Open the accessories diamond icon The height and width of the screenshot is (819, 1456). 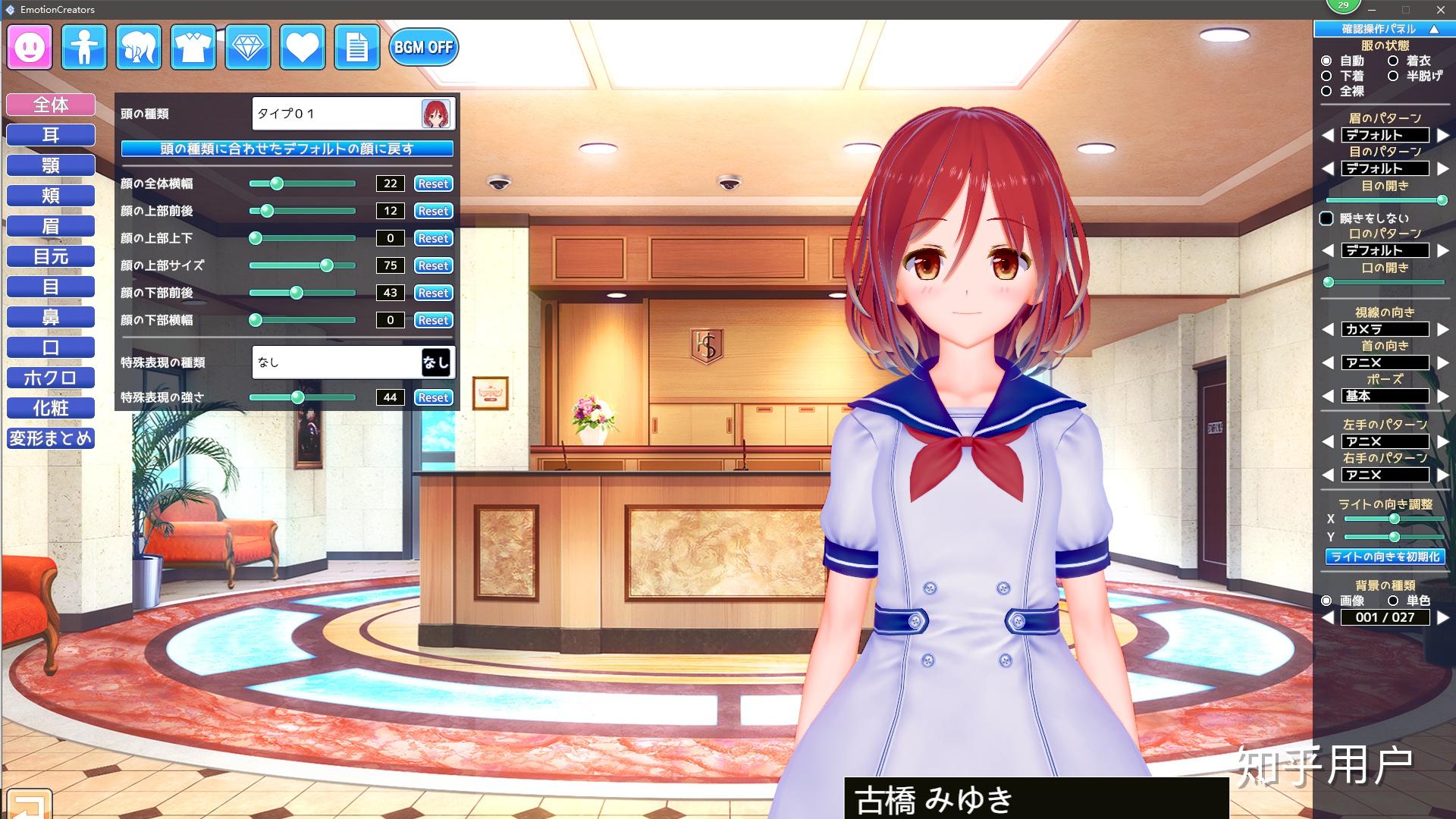tap(247, 47)
